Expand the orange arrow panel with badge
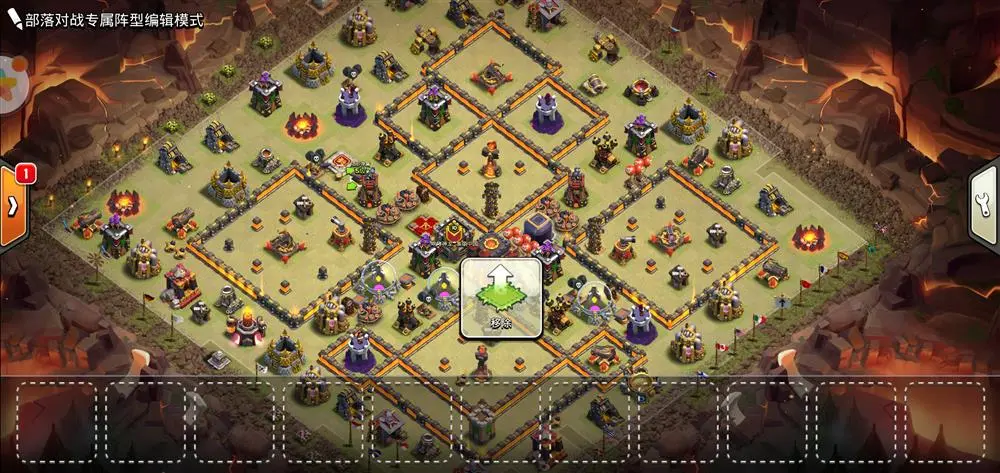Screen dimensions: 1000x473 click(12, 206)
